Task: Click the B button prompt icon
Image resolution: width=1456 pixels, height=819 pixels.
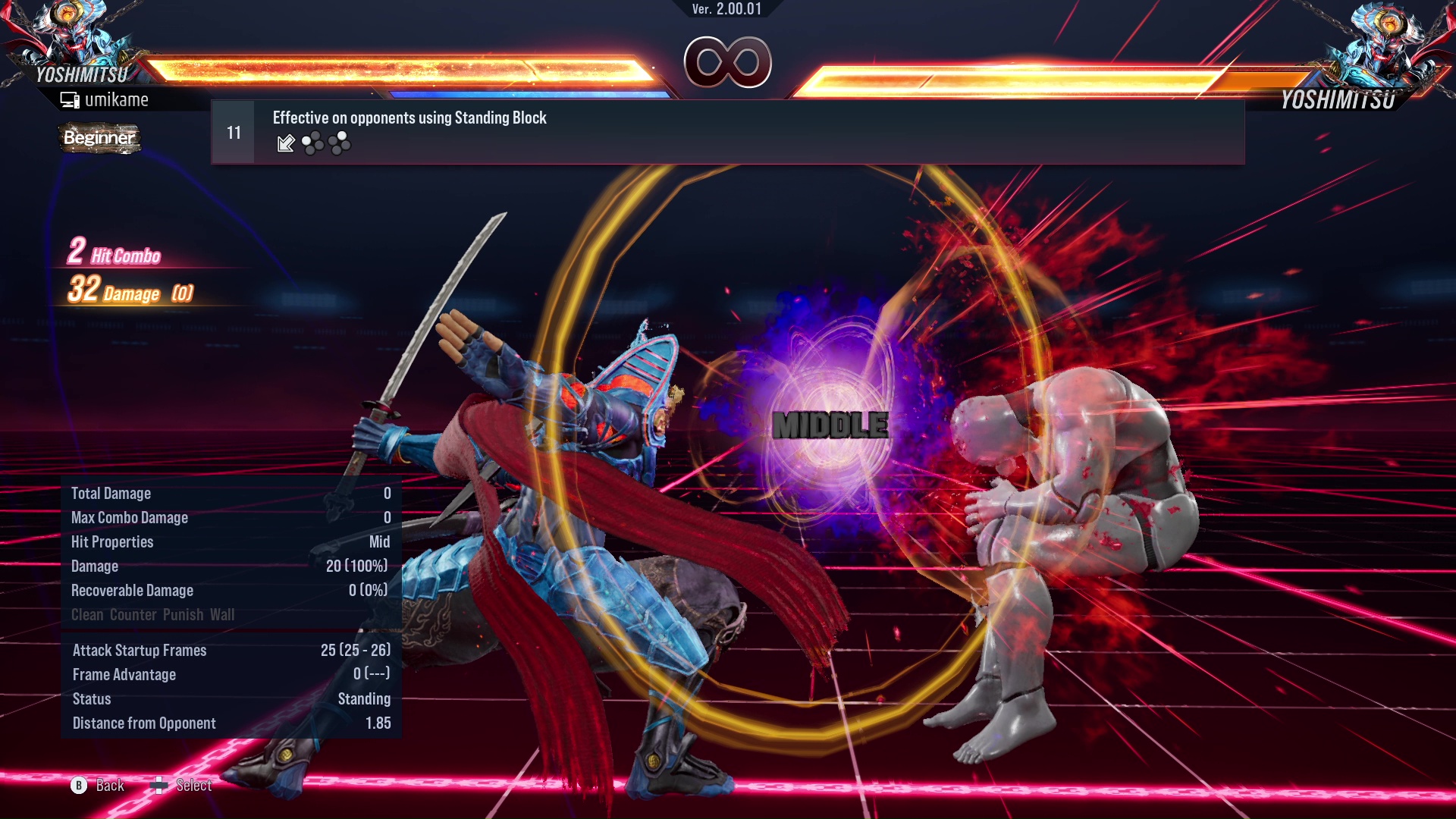Action: point(78,786)
